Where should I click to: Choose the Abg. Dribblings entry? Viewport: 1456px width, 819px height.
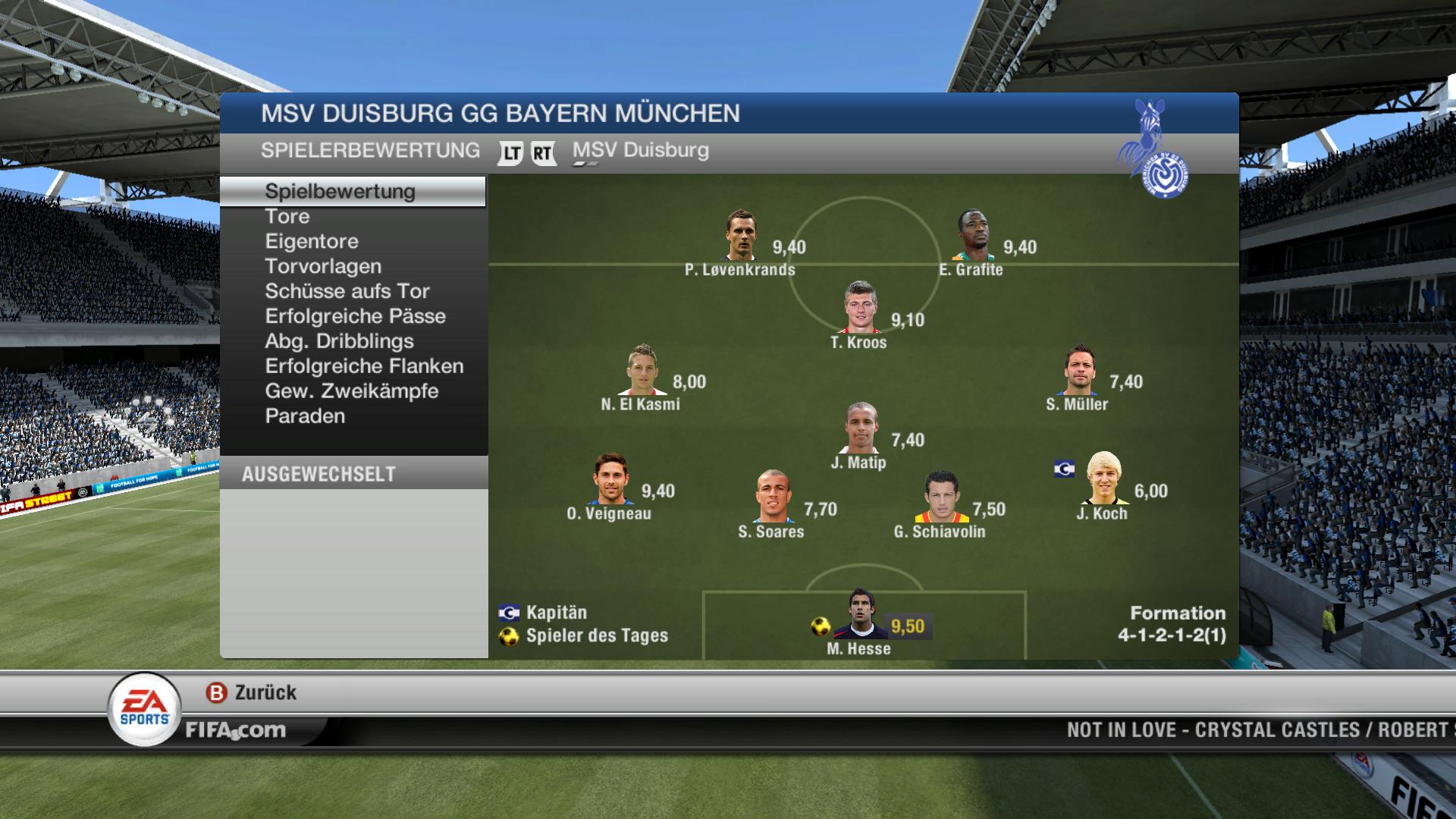click(339, 342)
